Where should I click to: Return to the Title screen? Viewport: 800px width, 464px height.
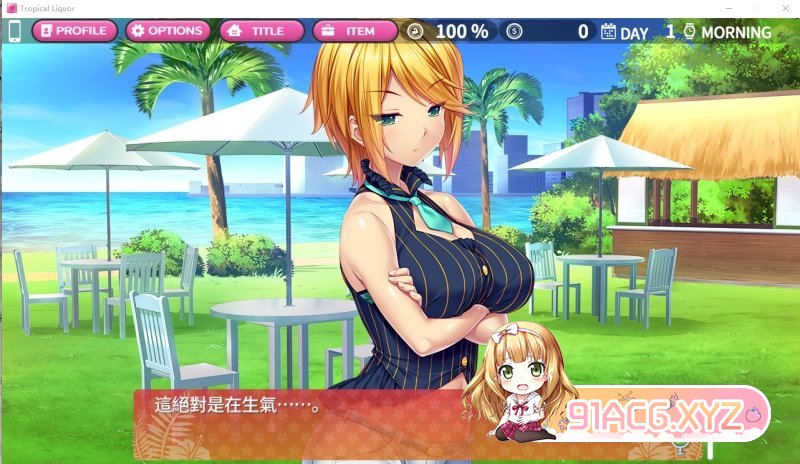point(261,31)
